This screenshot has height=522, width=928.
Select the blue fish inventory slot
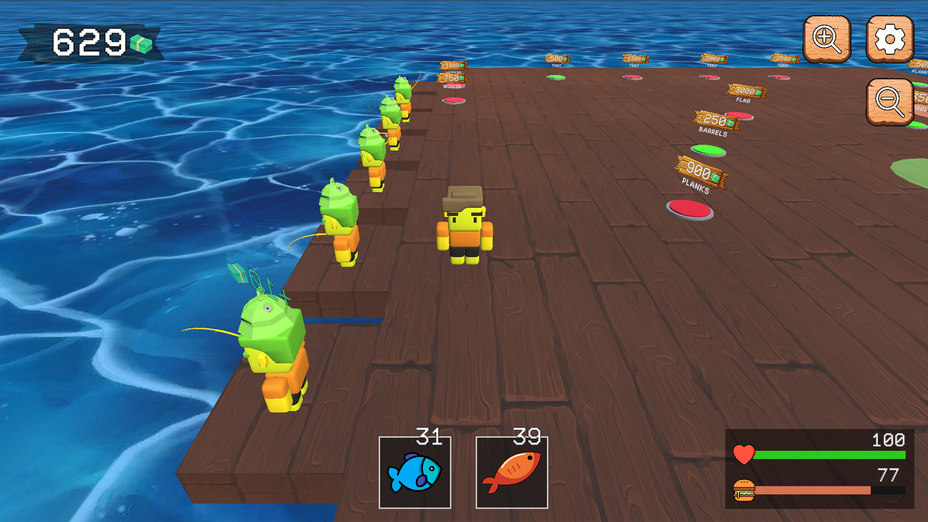[x=414, y=472]
